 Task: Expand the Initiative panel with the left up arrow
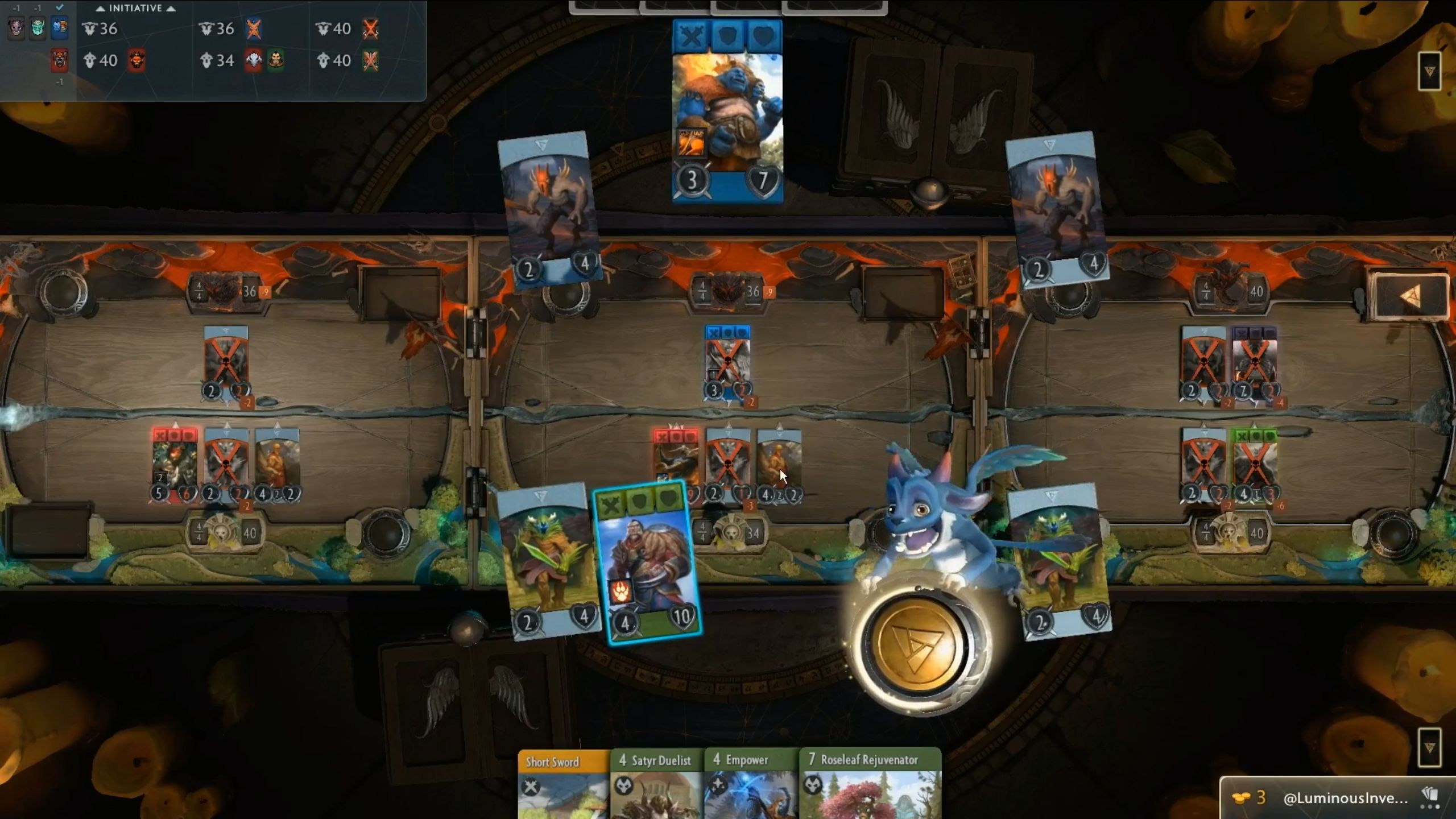coord(101,8)
